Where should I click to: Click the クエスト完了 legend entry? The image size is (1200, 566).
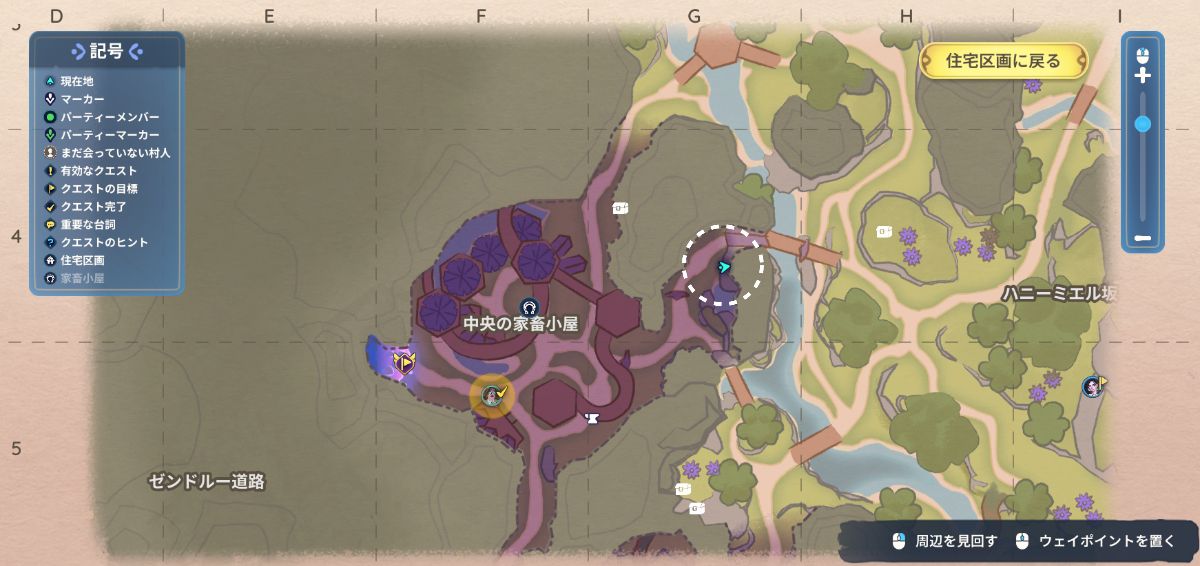(92, 207)
